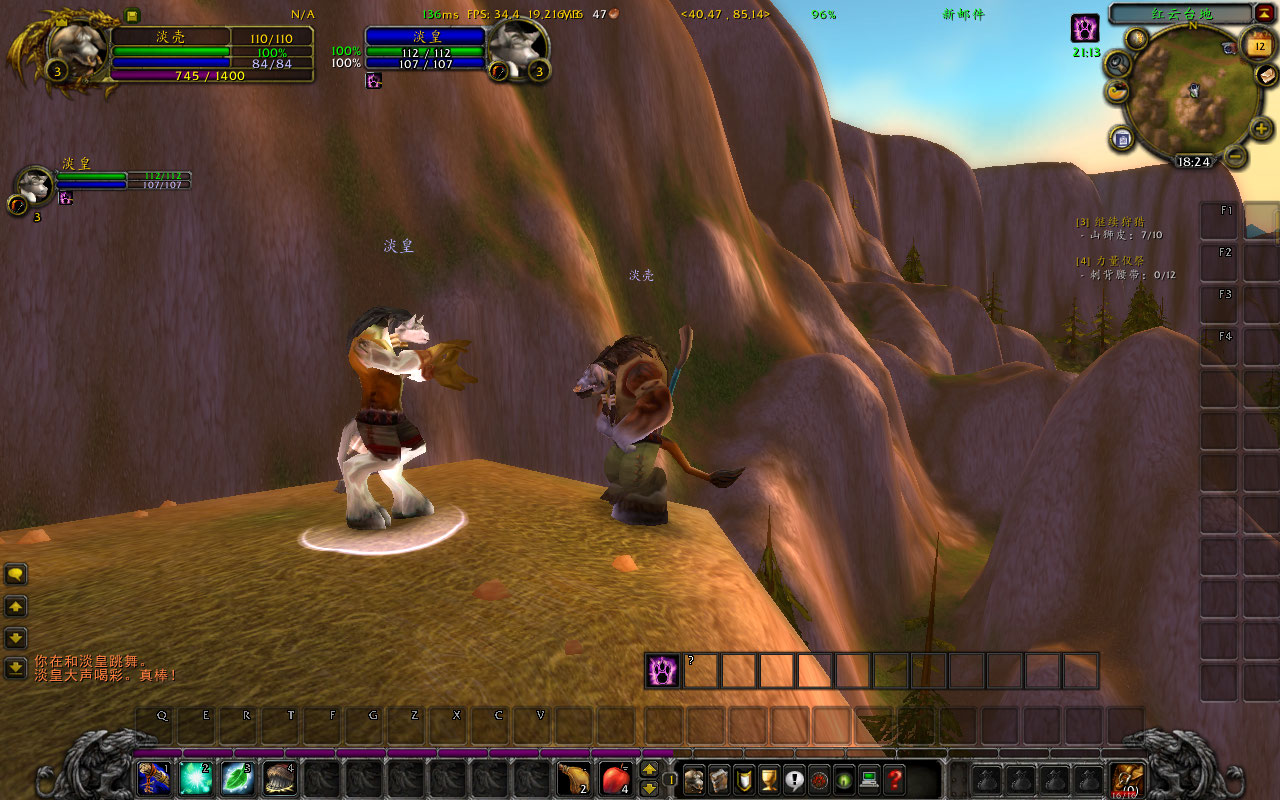Open the chat speech bubble button
Image resolution: width=1280 pixels, height=800 pixels.
pos(16,574)
